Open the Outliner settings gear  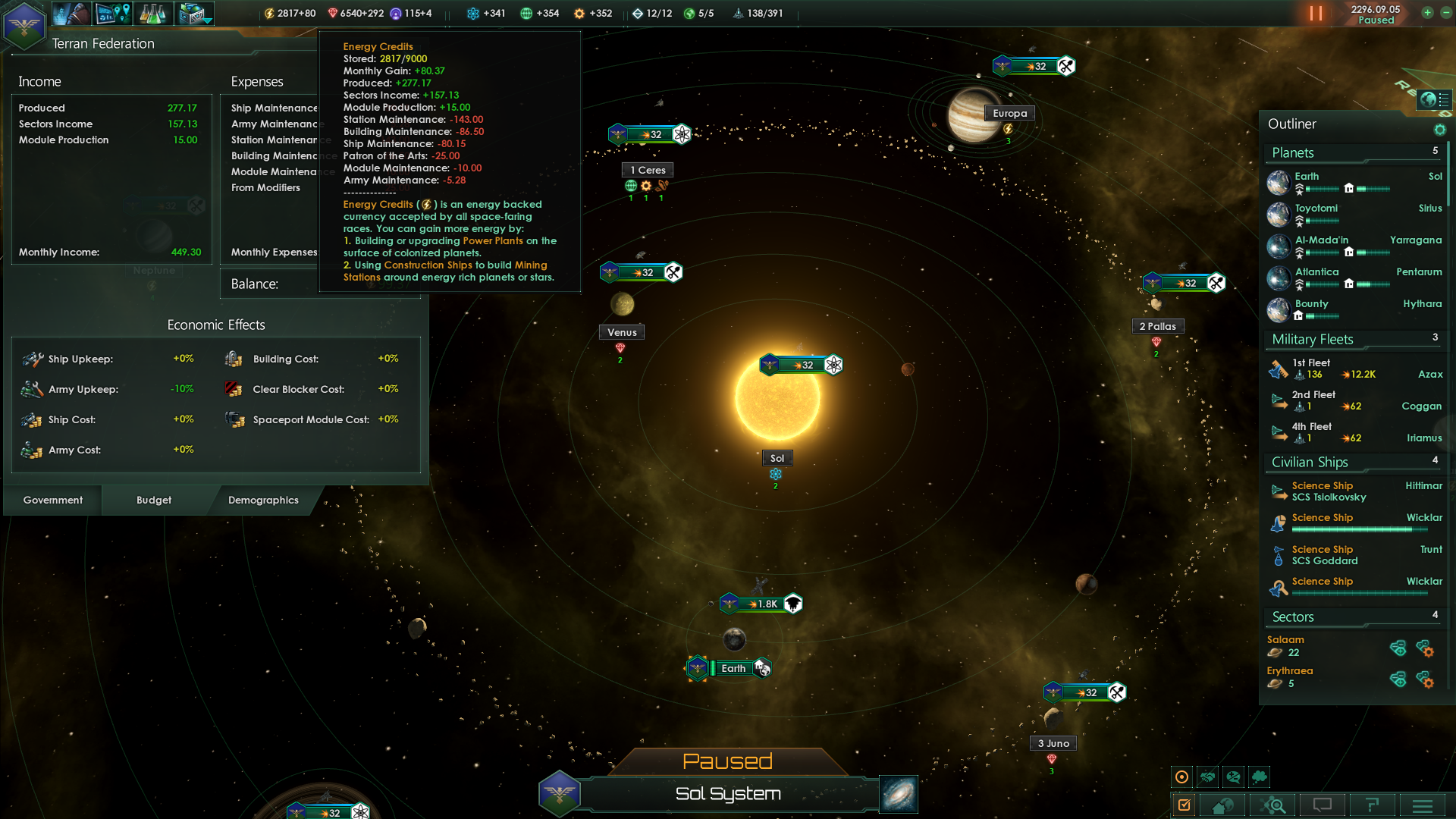pos(1439,130)
